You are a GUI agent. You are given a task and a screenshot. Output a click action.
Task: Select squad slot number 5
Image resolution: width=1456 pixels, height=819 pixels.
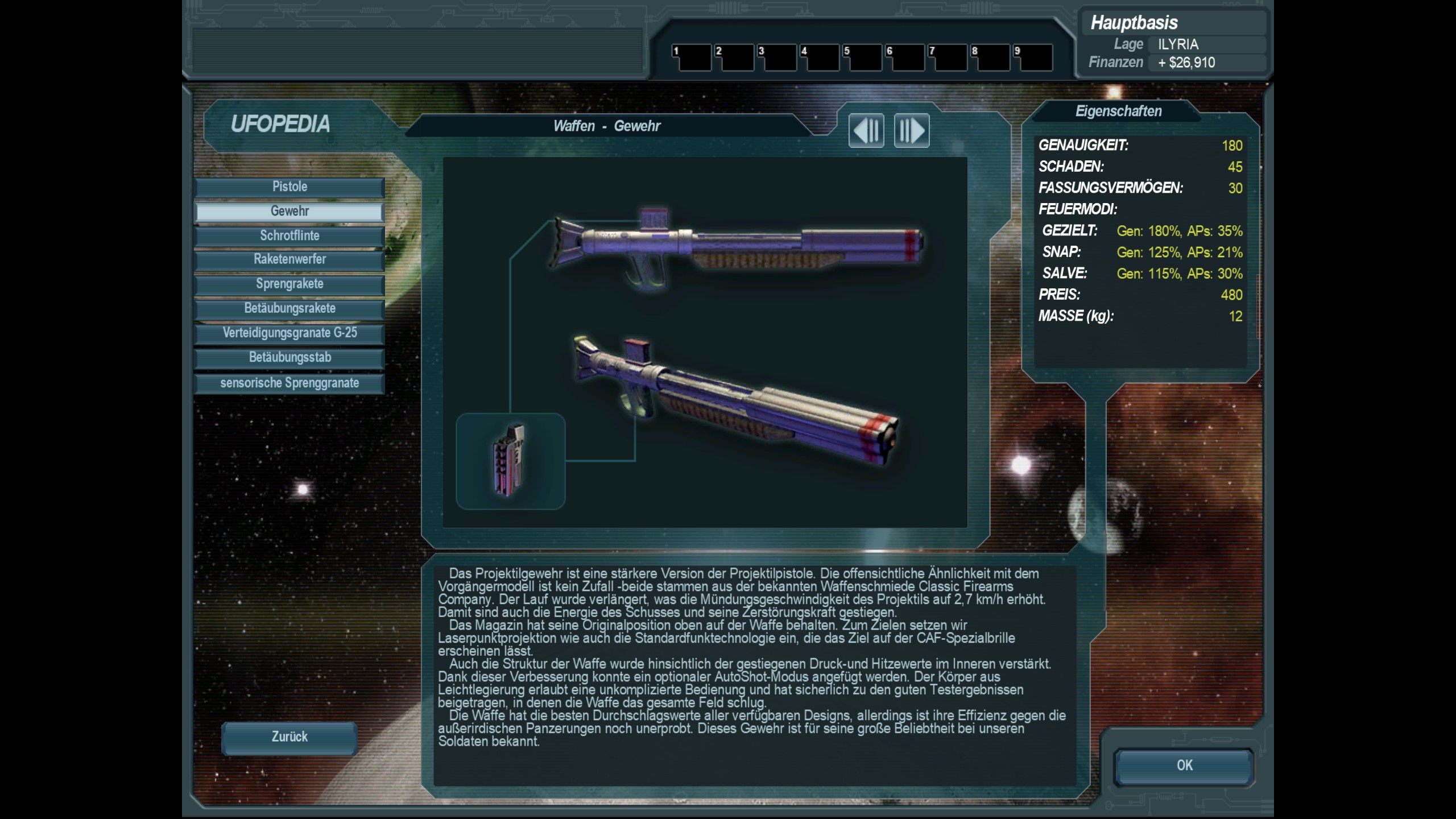pos(862,58)
